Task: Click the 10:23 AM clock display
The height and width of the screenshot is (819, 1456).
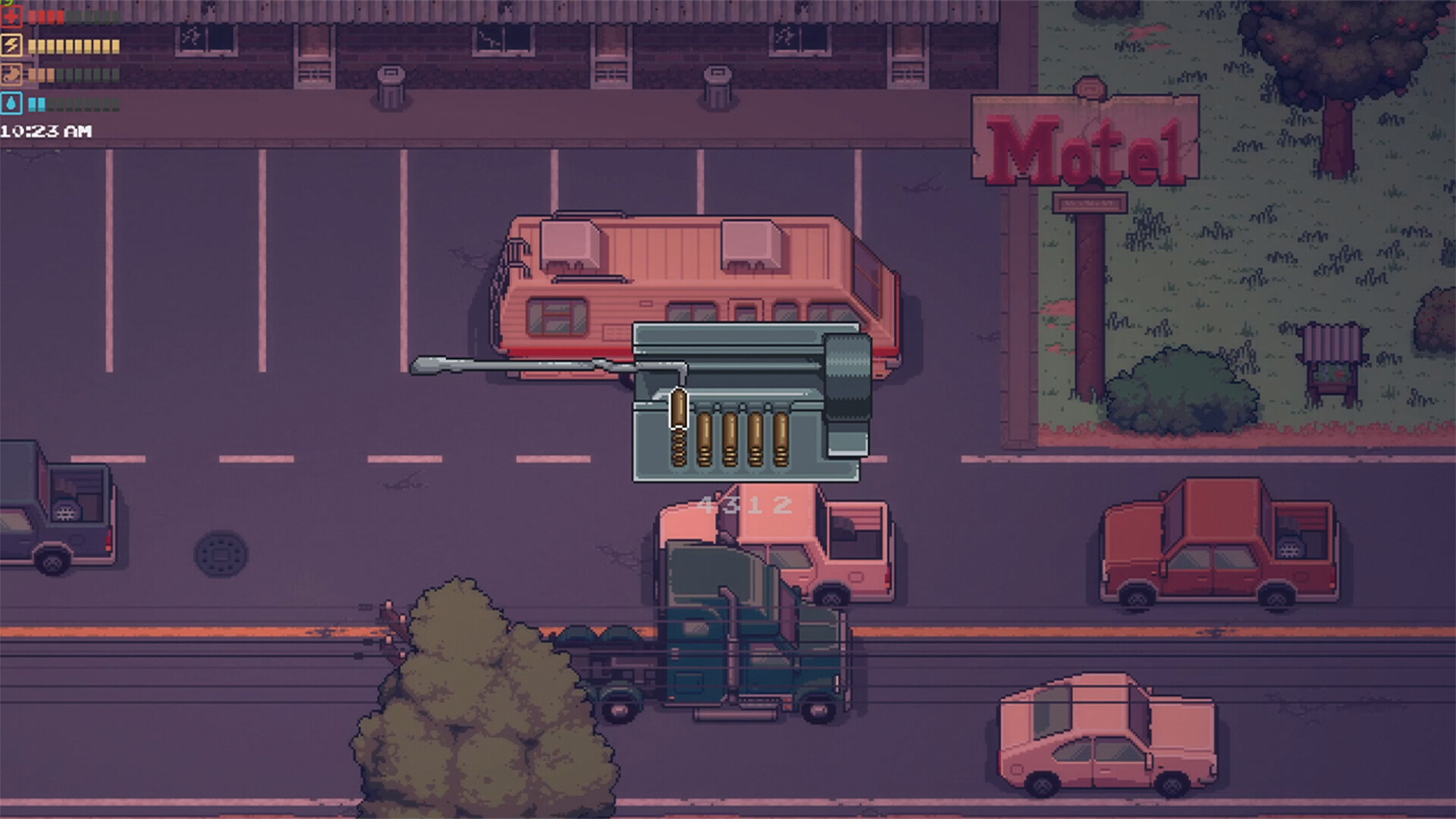Action: point(44,130)
